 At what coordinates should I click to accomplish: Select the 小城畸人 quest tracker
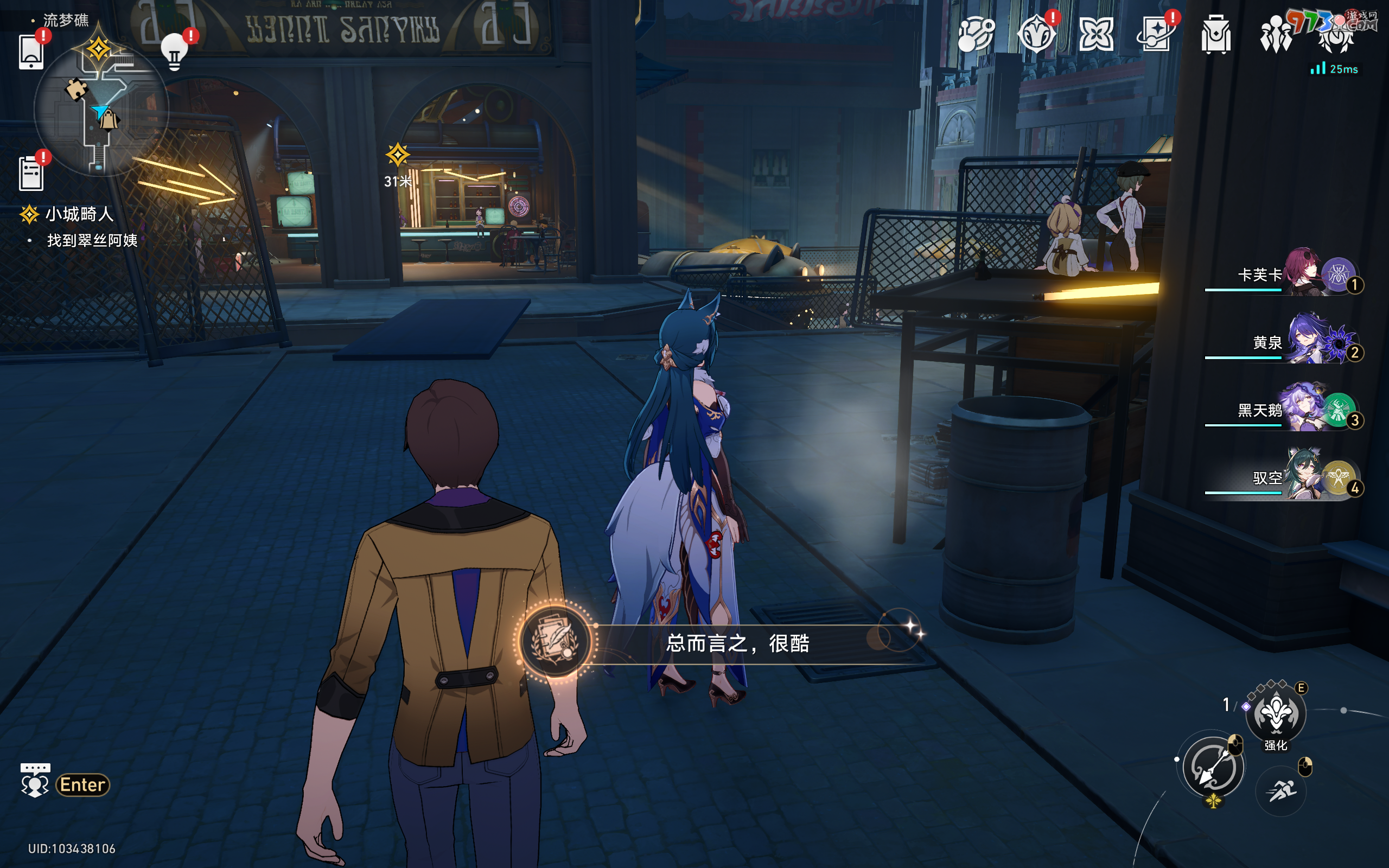79,215
